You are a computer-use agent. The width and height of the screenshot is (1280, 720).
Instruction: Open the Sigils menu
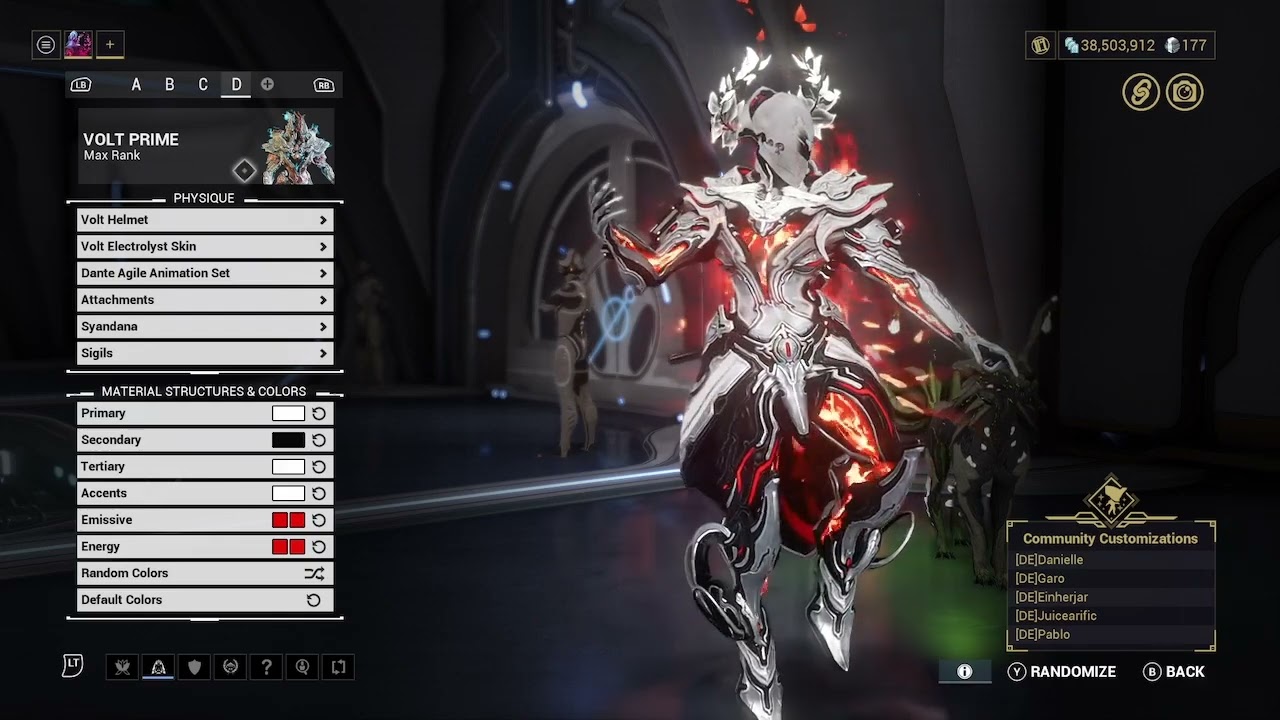[205, 353]
